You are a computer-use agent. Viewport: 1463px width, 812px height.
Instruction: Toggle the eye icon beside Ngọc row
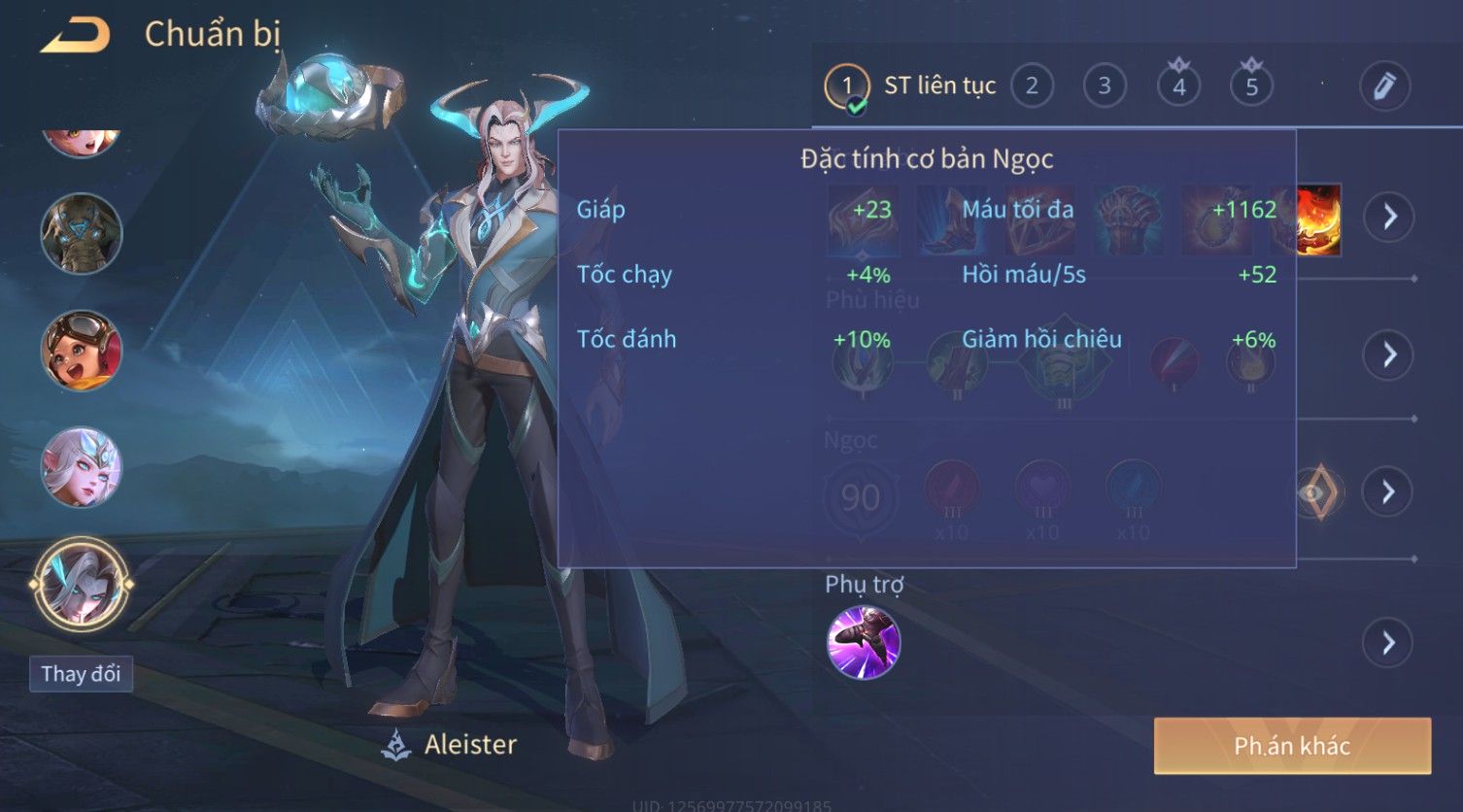tap(1318, 492)
